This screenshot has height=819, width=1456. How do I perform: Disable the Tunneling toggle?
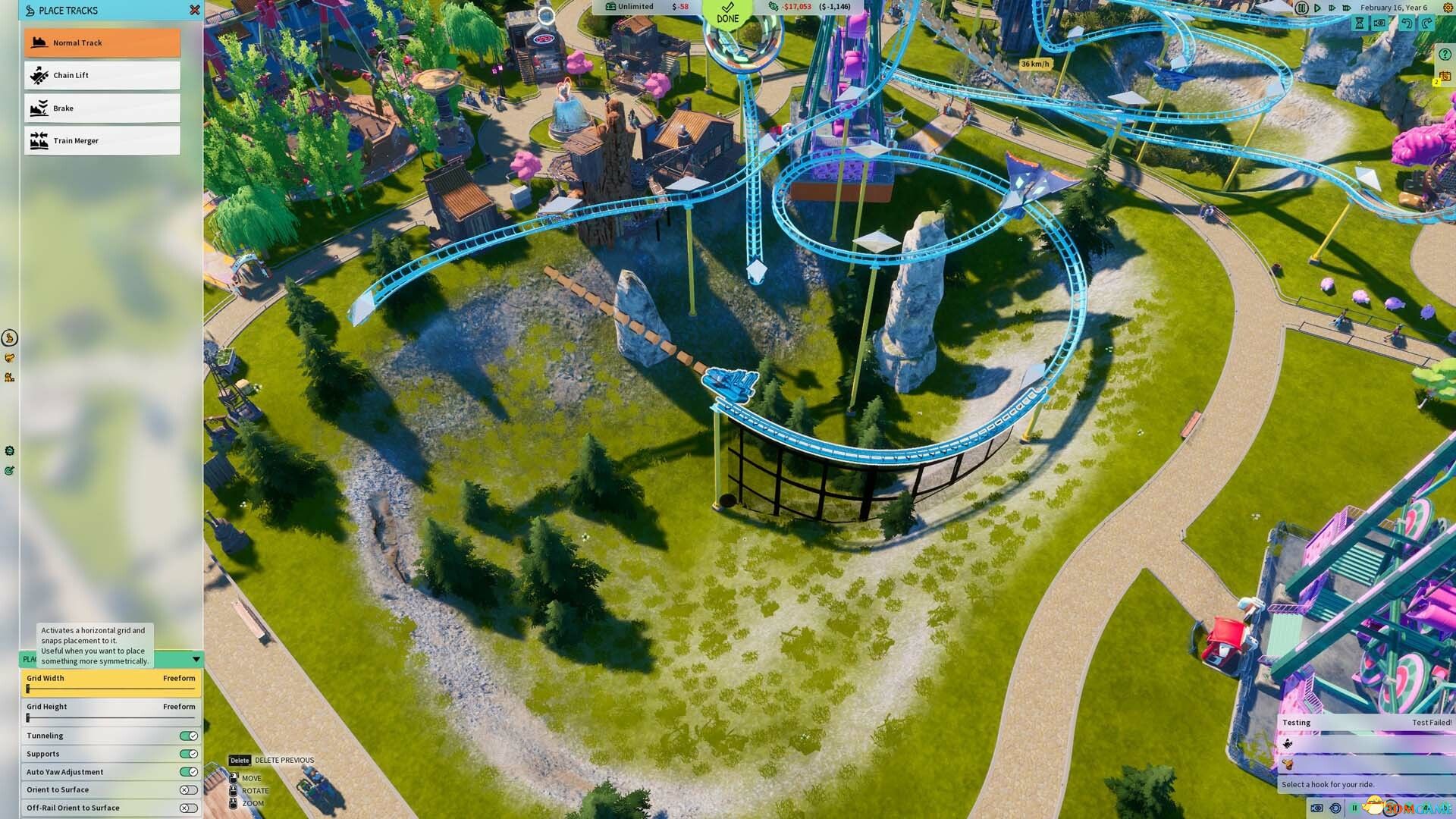(x=188, y=735)
